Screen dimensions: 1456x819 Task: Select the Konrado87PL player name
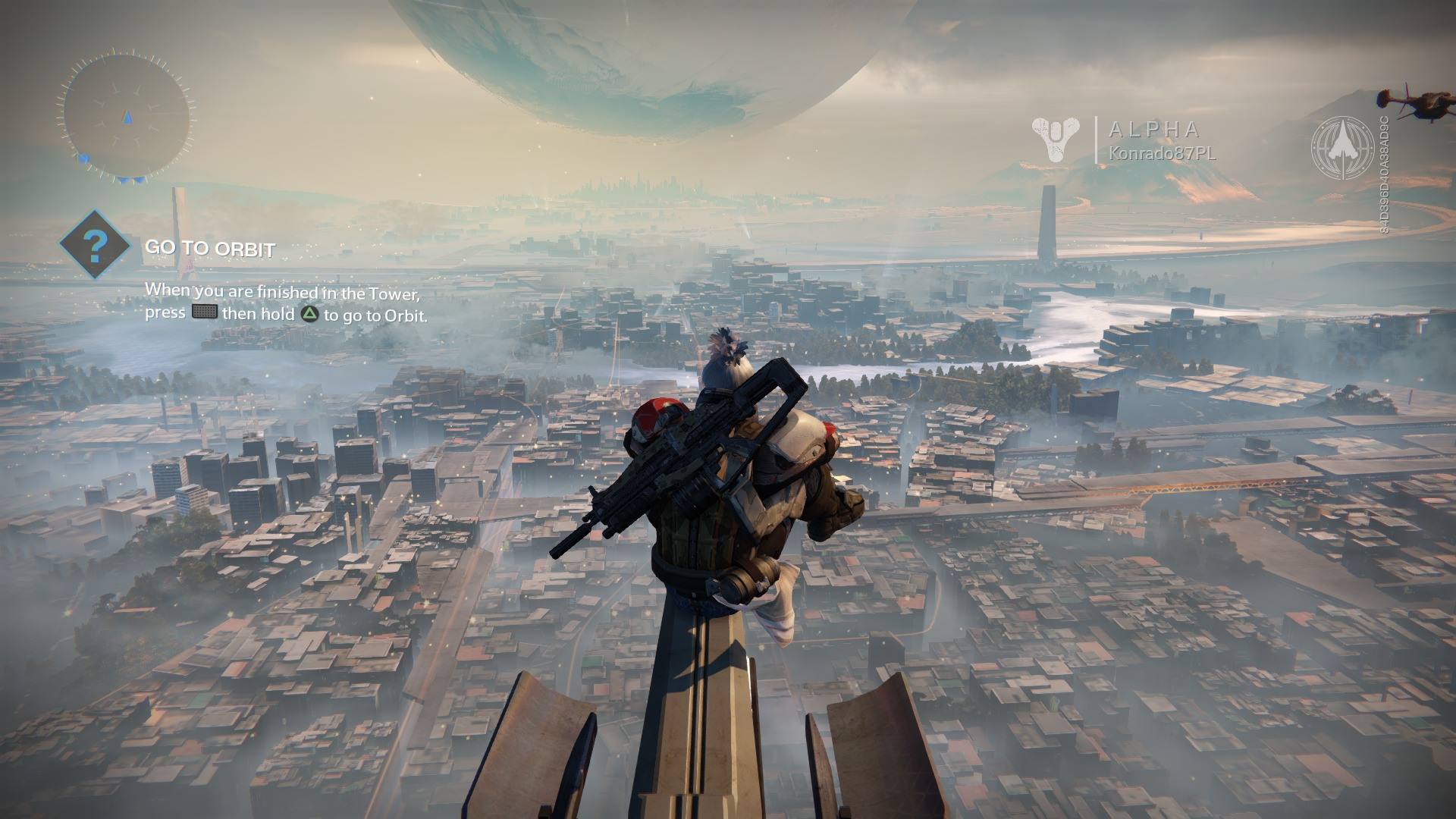click(x=1162, y=153)
